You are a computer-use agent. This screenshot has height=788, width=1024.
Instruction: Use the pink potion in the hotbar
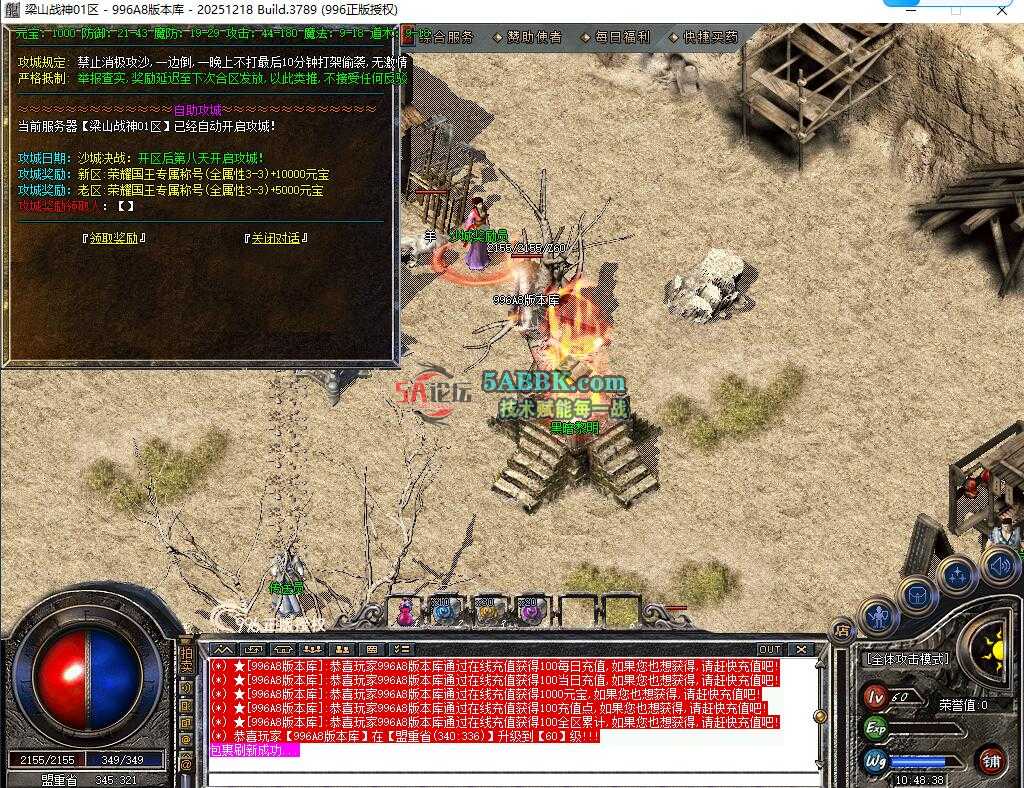pyautogui.click(x=406, y=611)
